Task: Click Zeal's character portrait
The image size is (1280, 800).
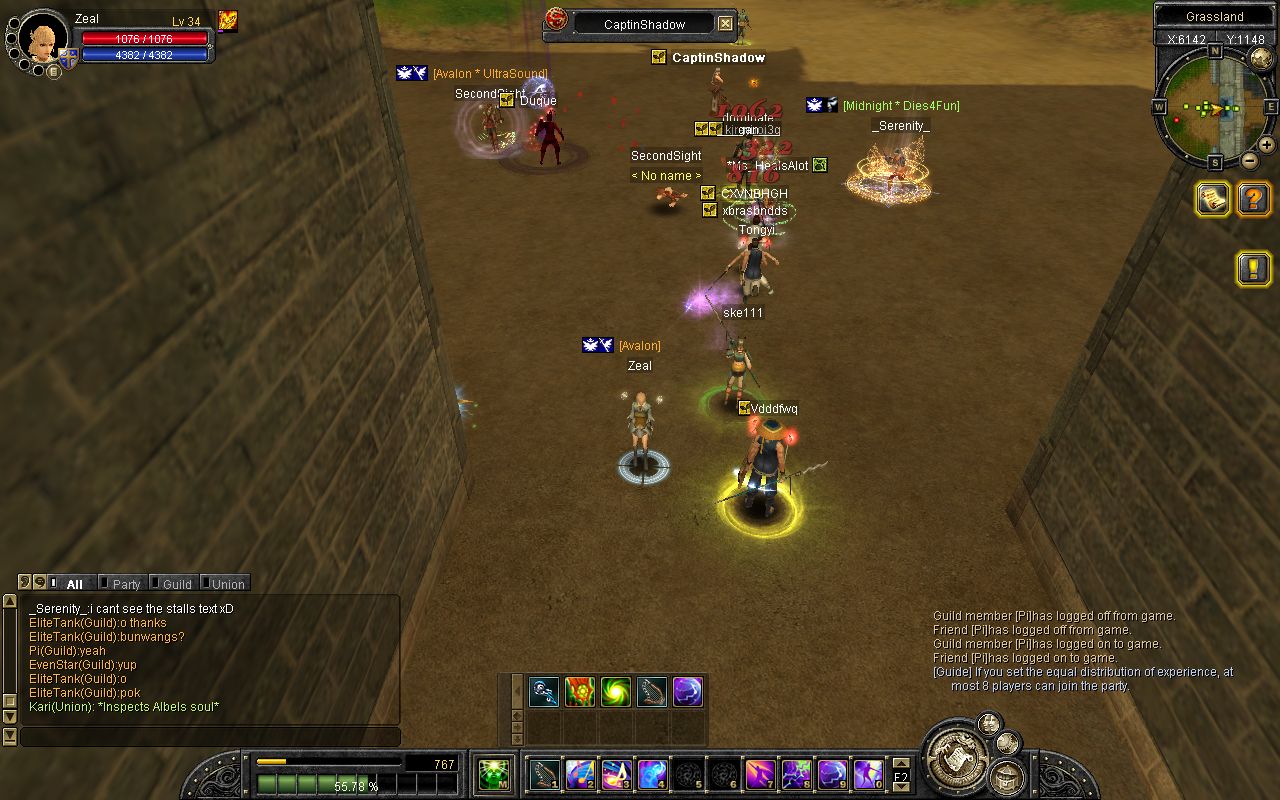Action: [44, 38]
